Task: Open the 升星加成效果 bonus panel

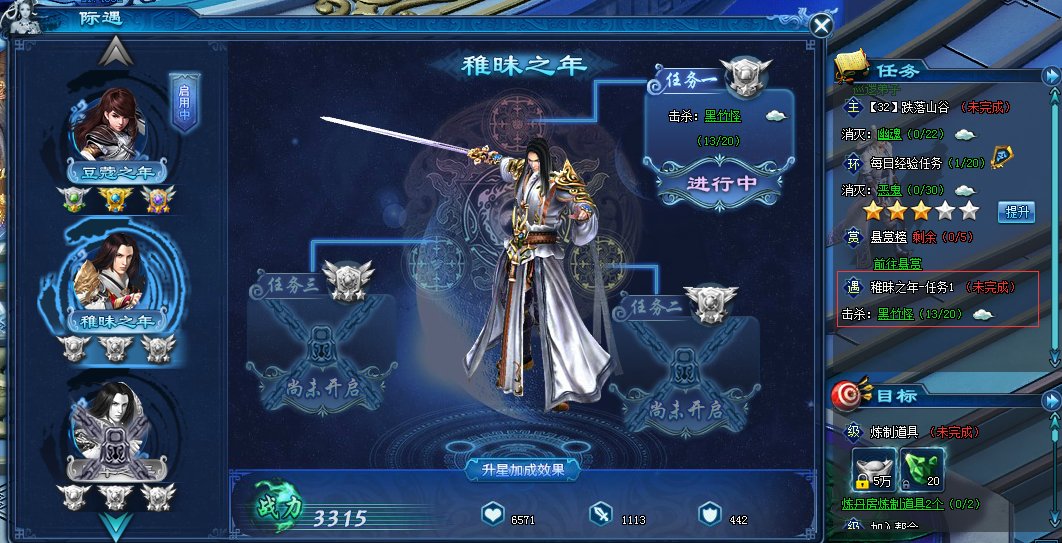Action: coord(522,469)
